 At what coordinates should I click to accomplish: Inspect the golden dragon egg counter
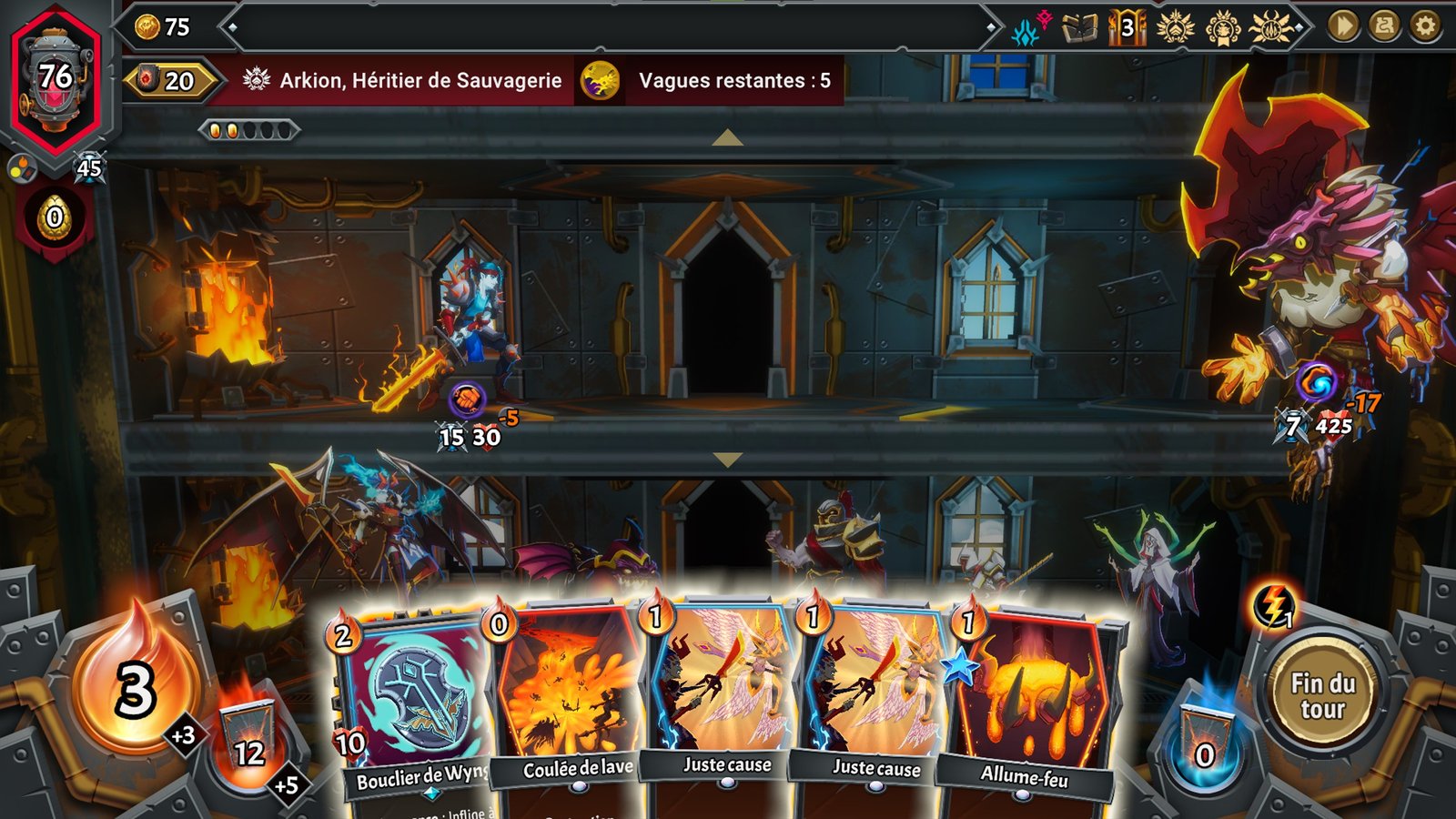pyautogui.click(x=55, y=217)
